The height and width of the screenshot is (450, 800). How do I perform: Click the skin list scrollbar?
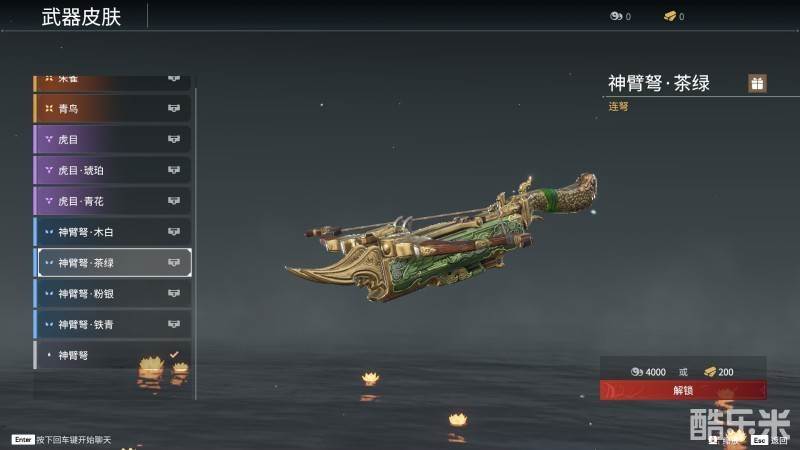coord(196,240)
